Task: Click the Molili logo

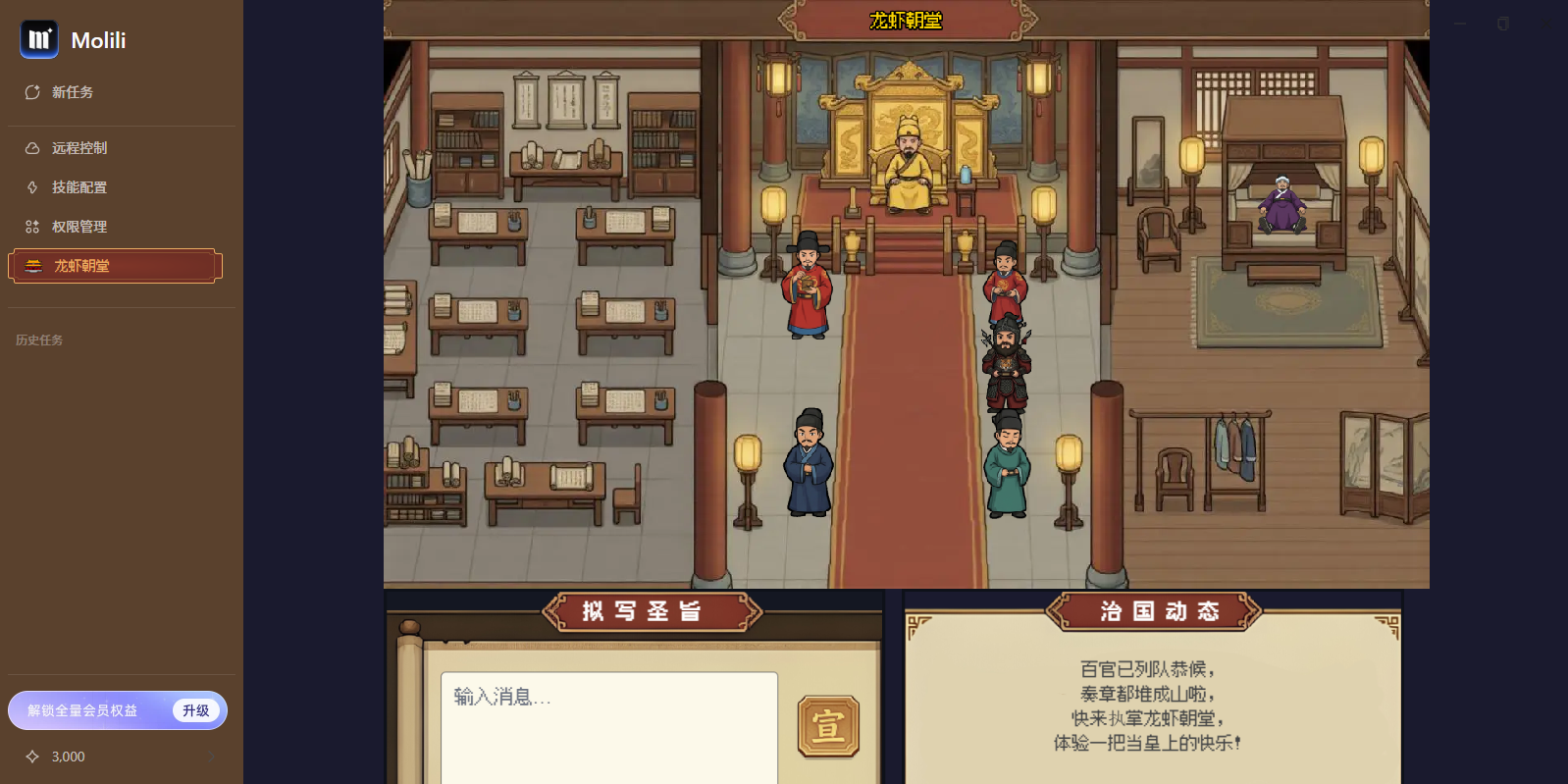Action: click(x=39, y=39)
